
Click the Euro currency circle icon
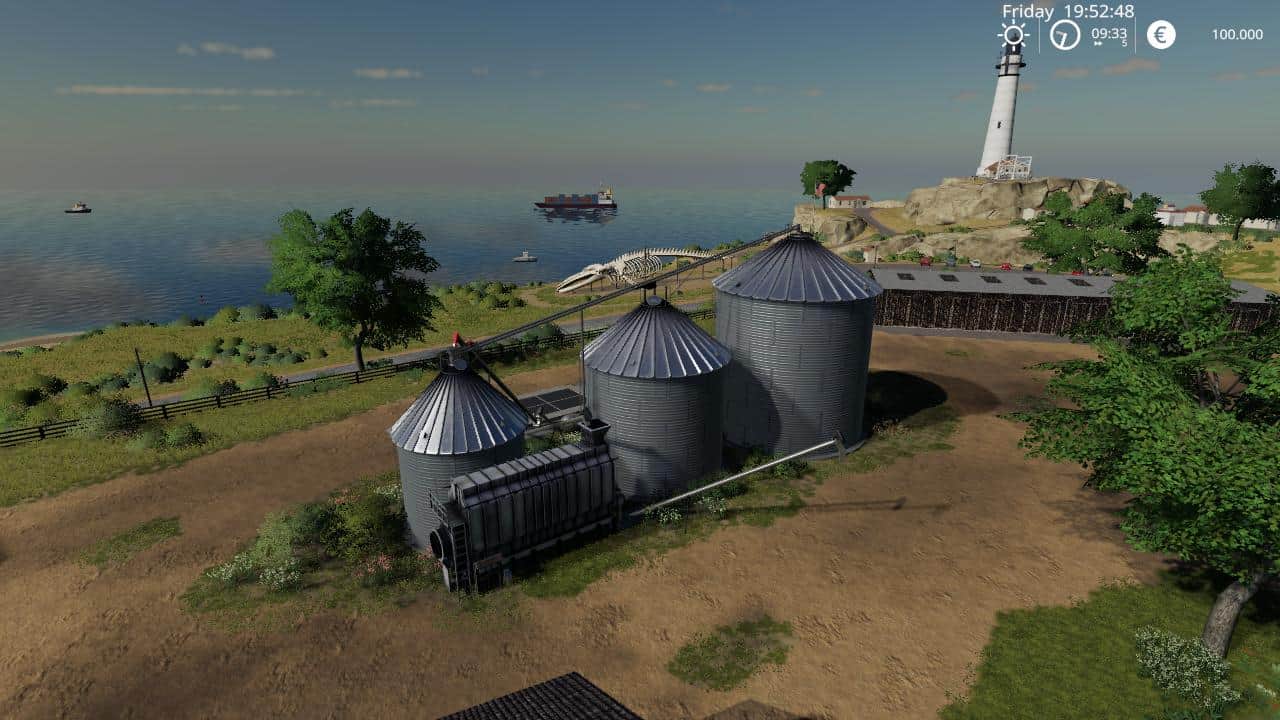(x=1159, y=34)
